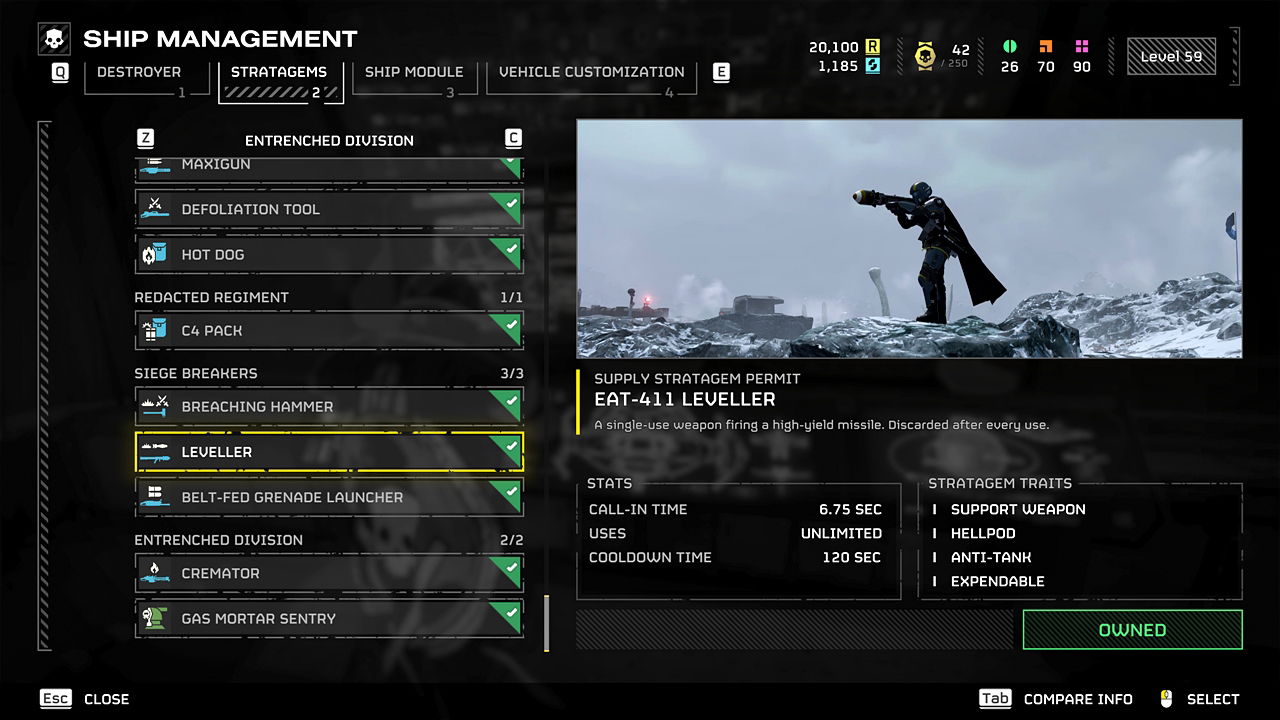Click the EAT-411 Leveller preview image
This screenshot has width=1280, height=720.
click(x=909, y=239)
